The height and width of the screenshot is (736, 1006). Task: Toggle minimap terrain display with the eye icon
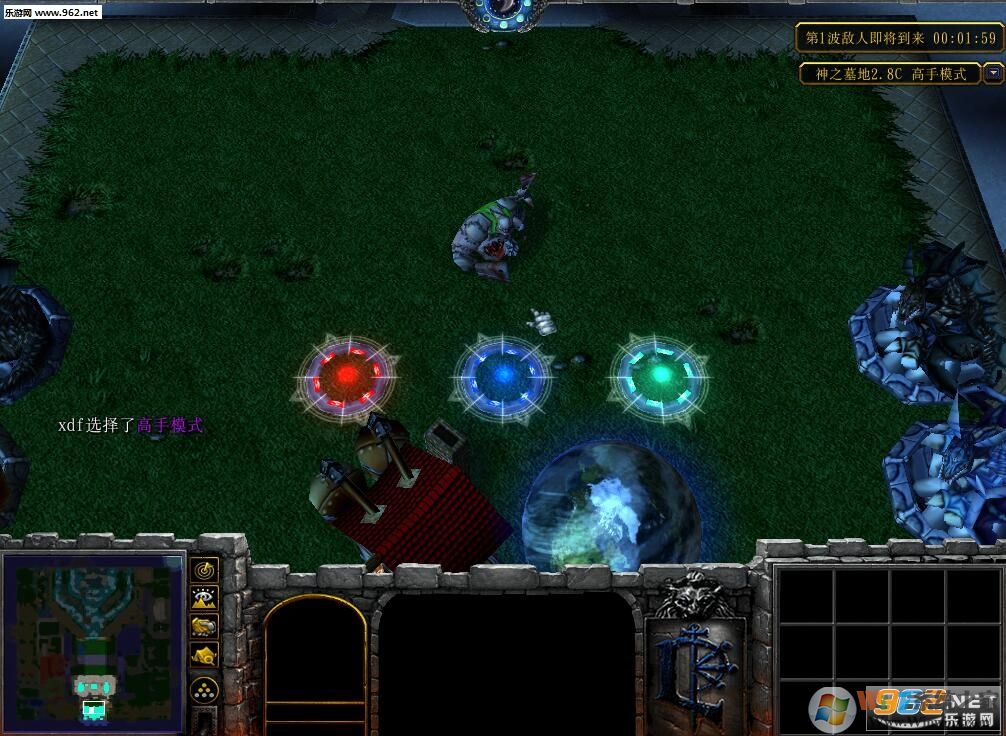pyautogui.click(x=205, y=598)
